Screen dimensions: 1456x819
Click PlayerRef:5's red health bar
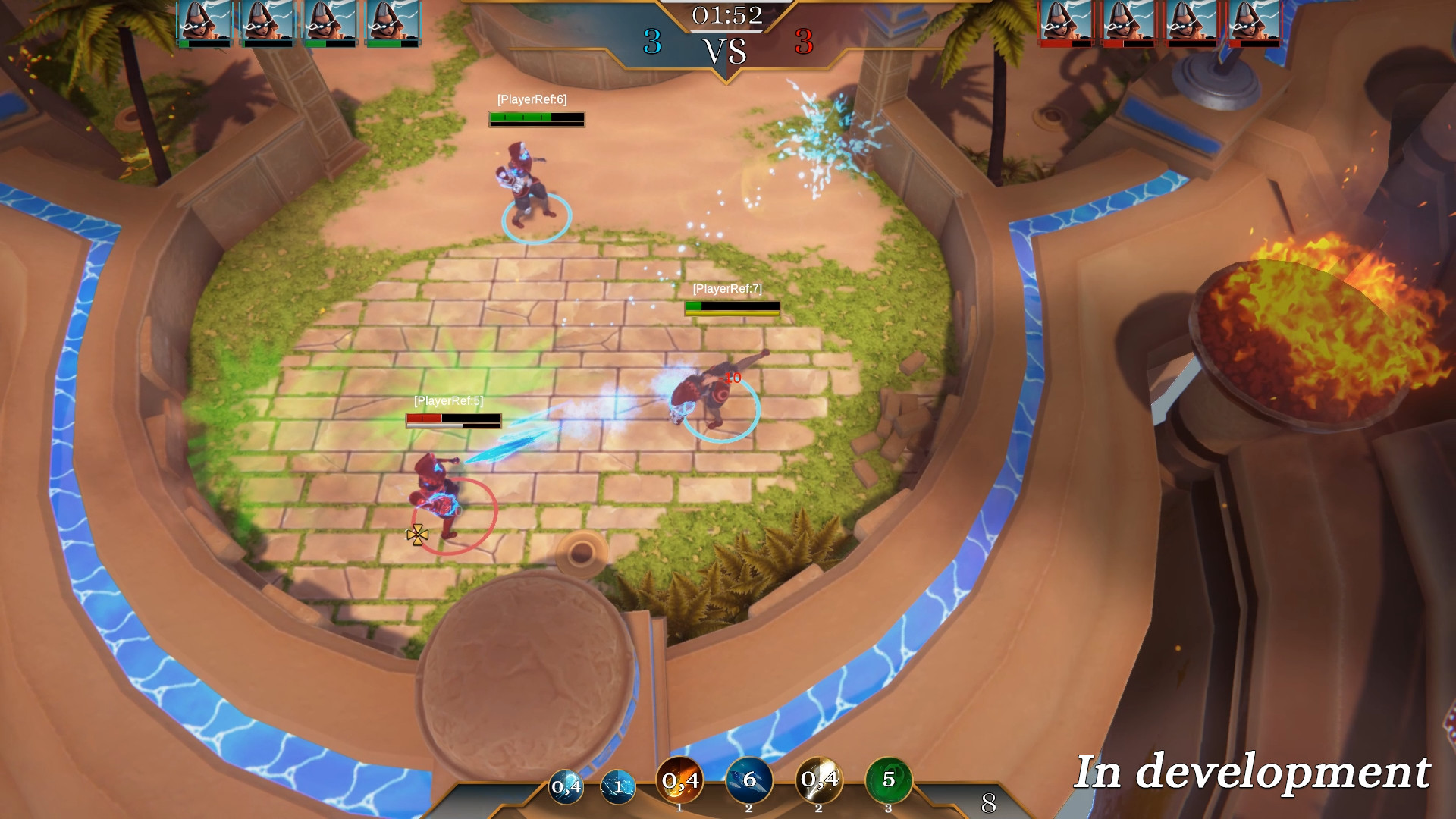(425, 418)
